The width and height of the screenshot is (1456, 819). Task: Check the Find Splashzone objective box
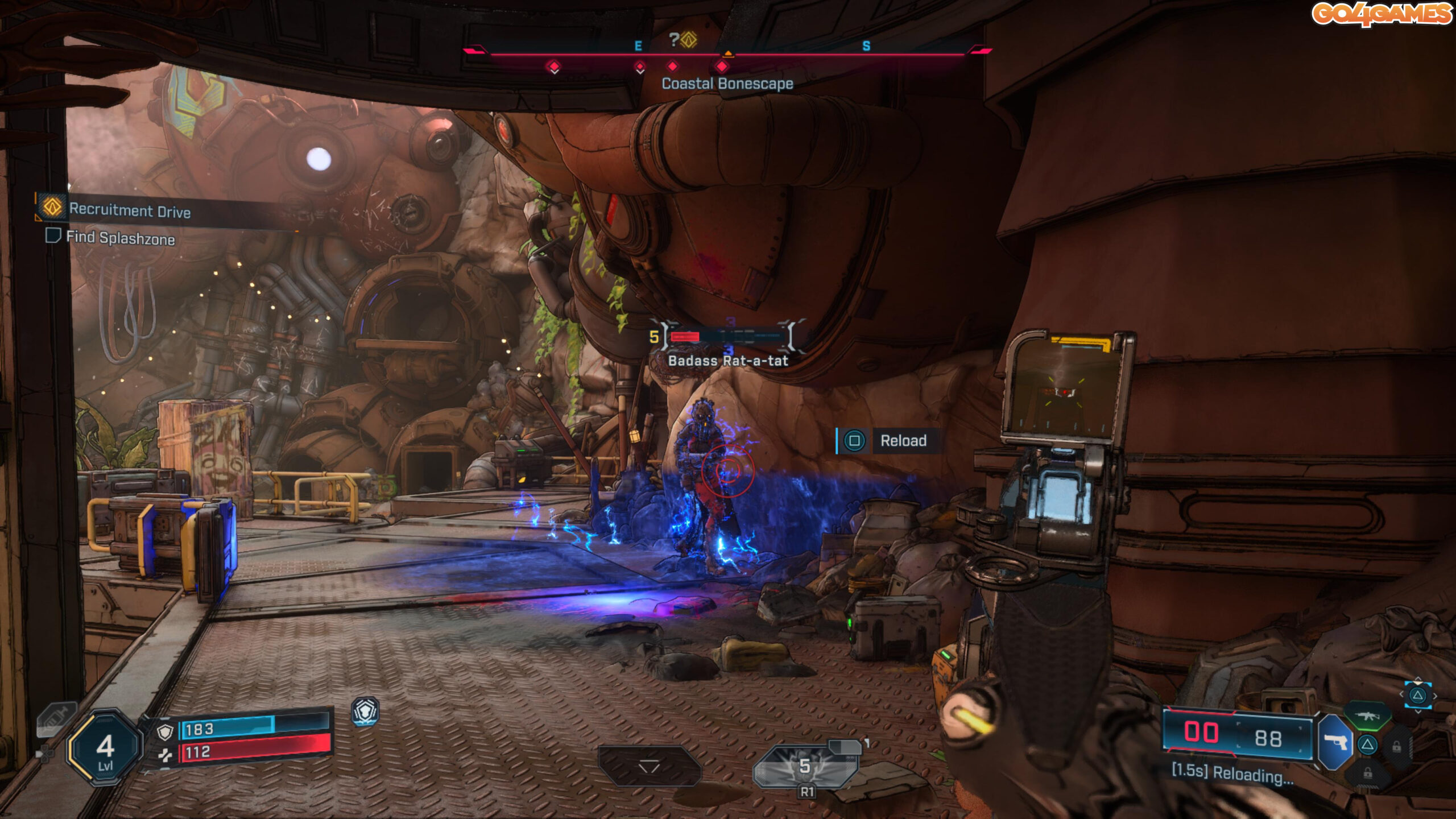[53, 235]
